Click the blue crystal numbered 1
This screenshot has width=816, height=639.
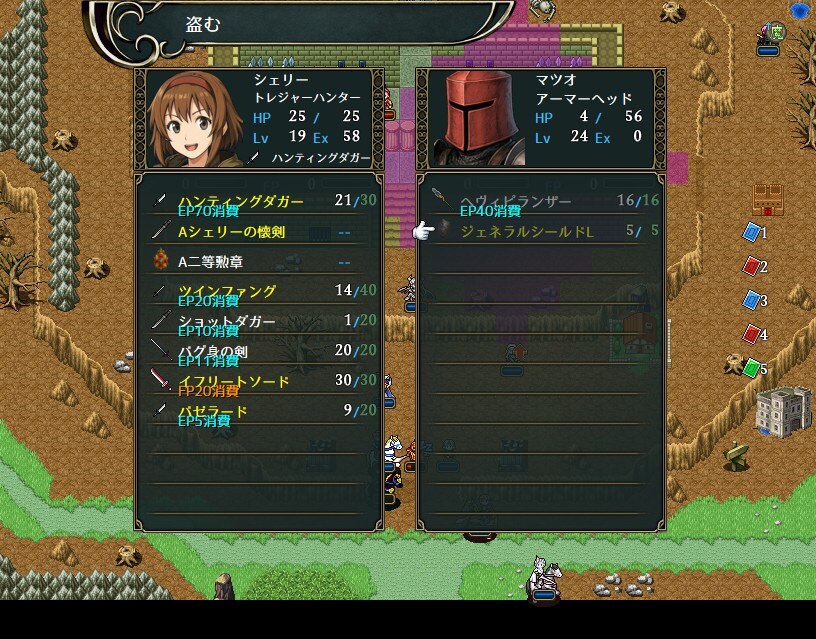[x=751, y=233]
